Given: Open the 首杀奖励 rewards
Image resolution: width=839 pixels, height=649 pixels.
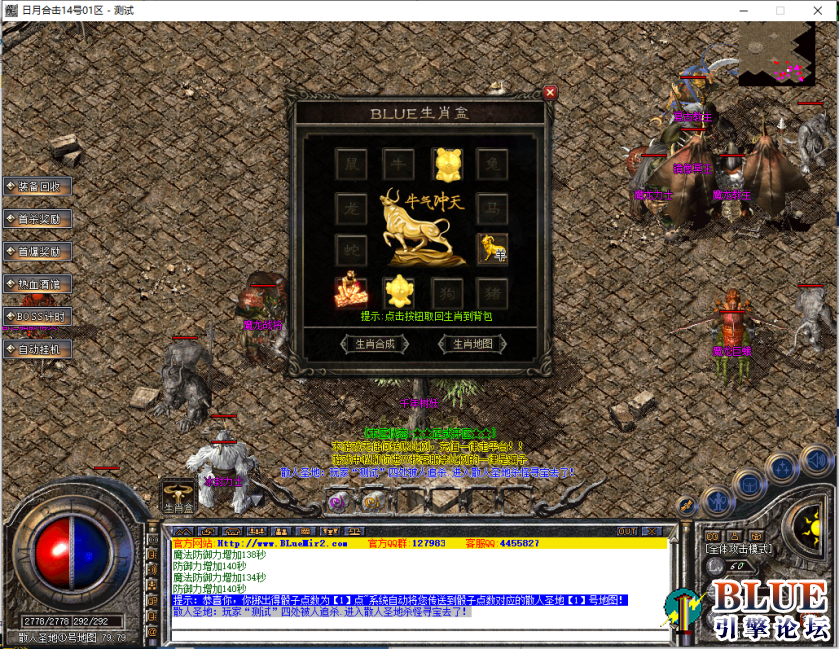Looking at the screenshot, I should pyautogui.click(x=37, y=219).
